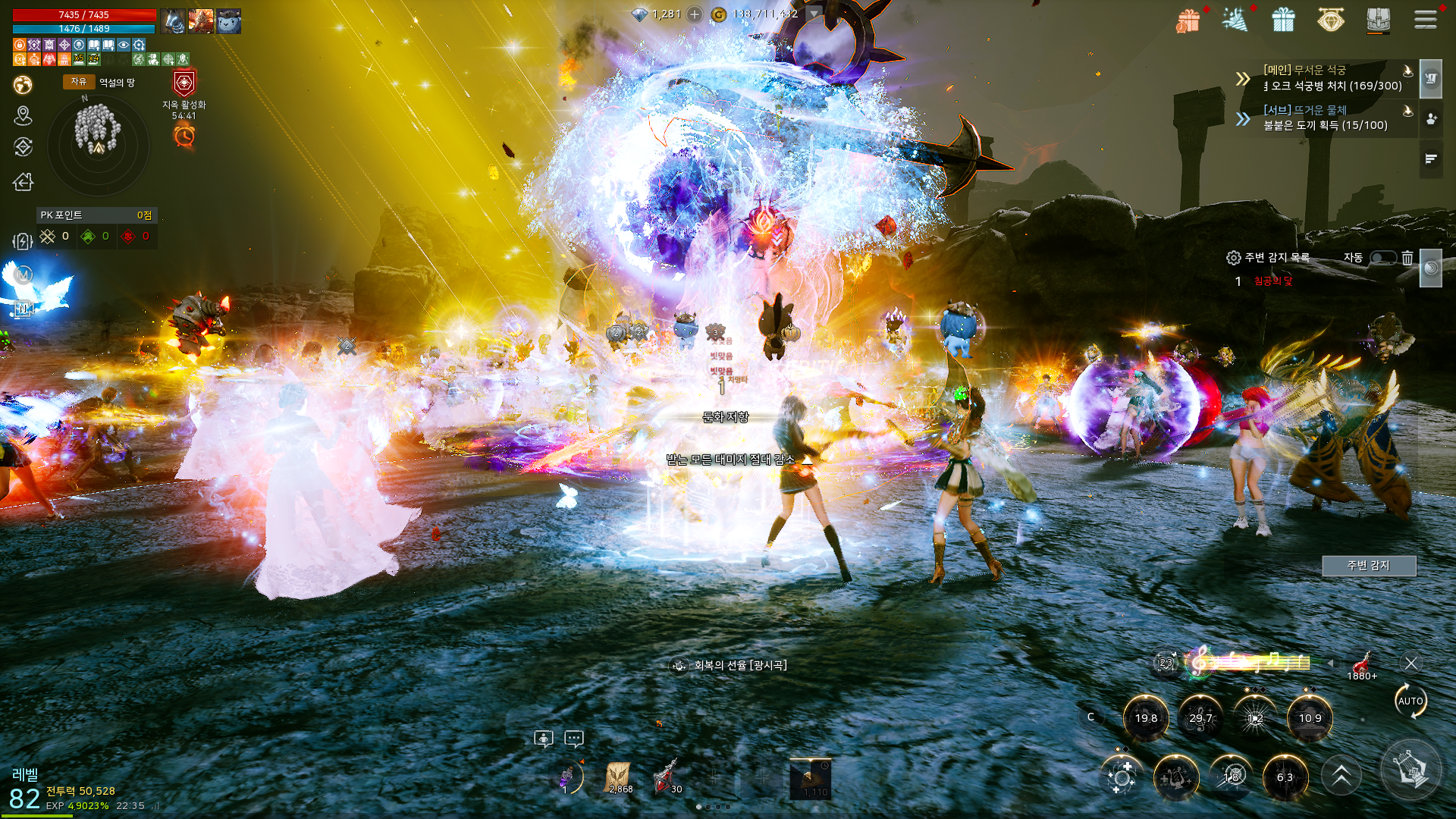Image resolution: width=1456 pixels, height=819 pixels.
Task: Click the 주변 감지 button
Action: pos(1368,566)
